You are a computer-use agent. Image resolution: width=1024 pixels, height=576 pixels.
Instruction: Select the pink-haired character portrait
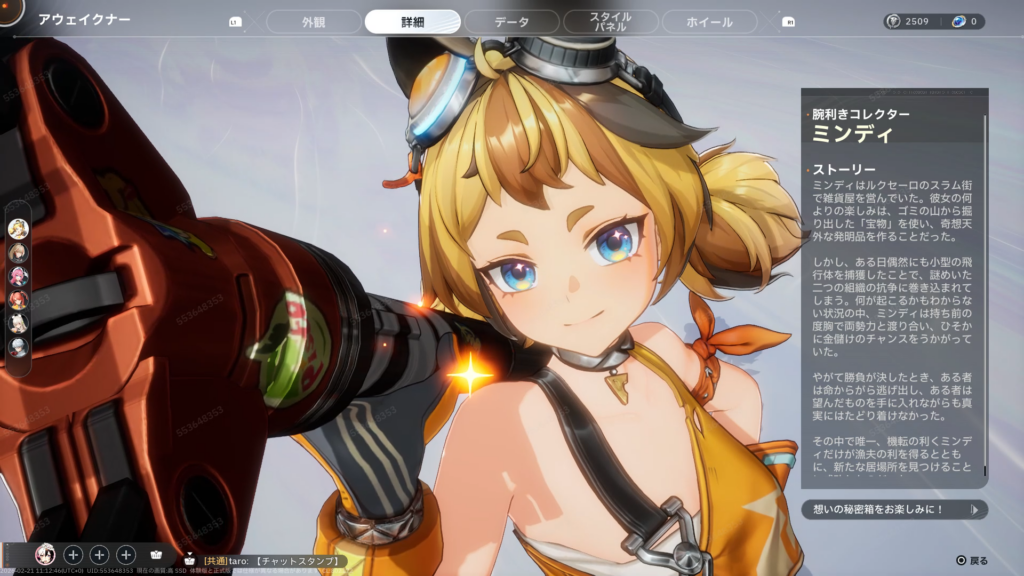(18, 276)
